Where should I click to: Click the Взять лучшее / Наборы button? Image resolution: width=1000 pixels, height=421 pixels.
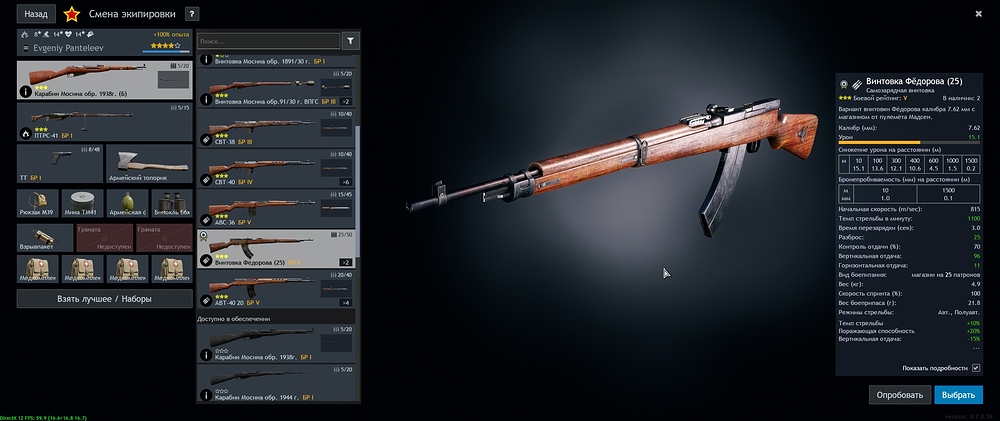coord(104,299)
